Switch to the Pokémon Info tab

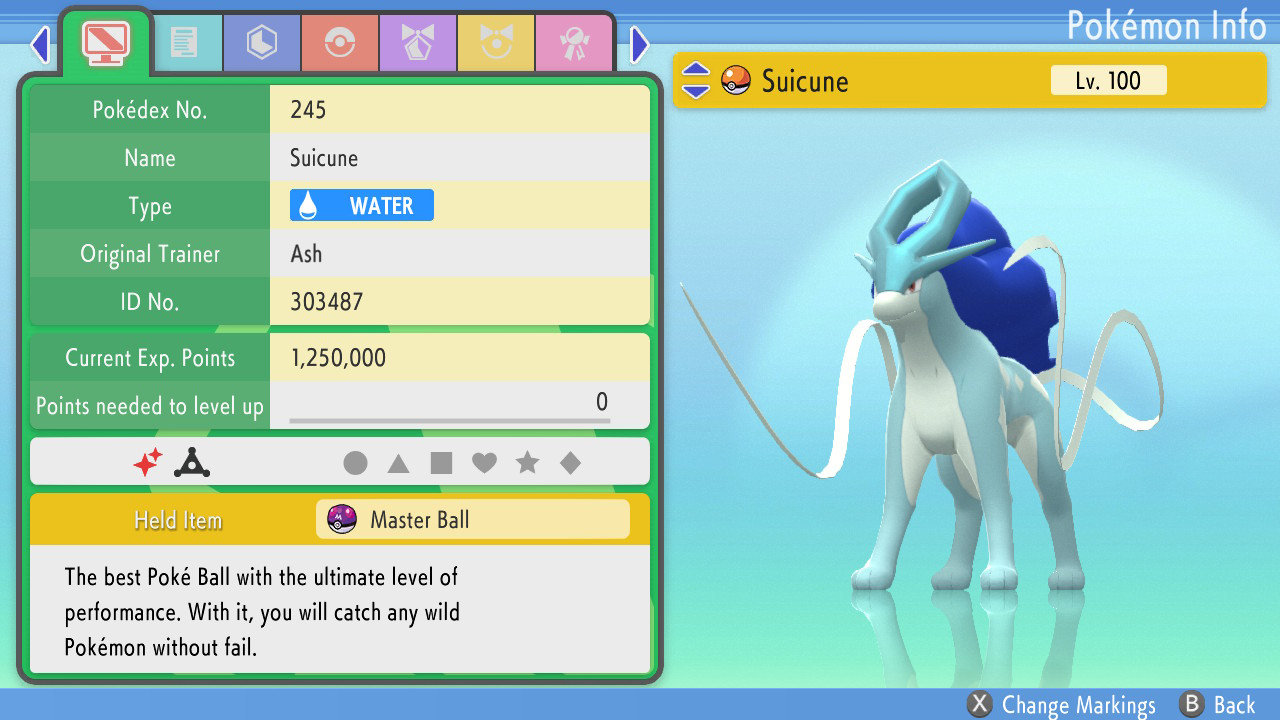pyautogui.click(x=105, y=40)
